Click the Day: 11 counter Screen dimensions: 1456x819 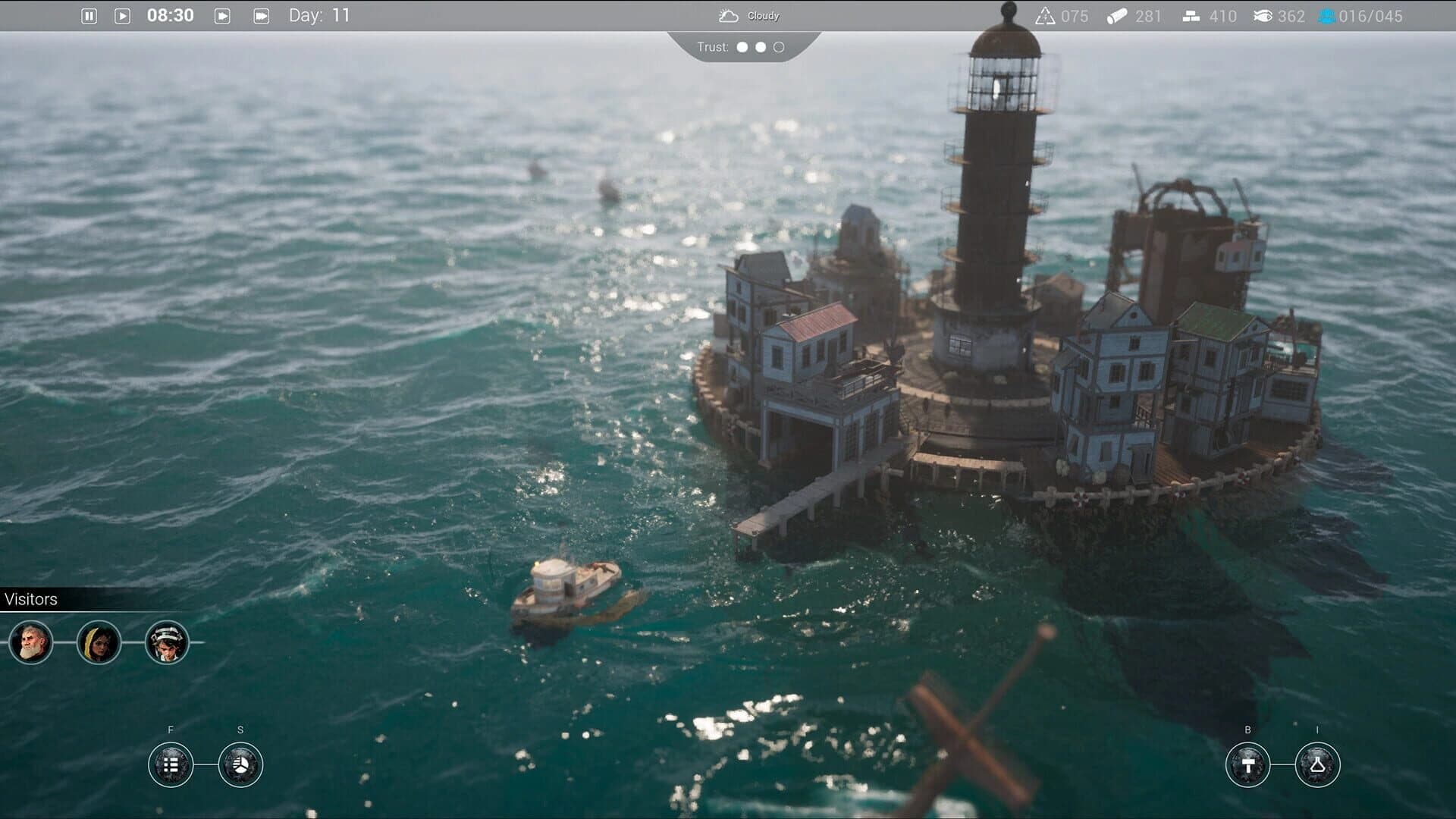[x=318, y=14]
